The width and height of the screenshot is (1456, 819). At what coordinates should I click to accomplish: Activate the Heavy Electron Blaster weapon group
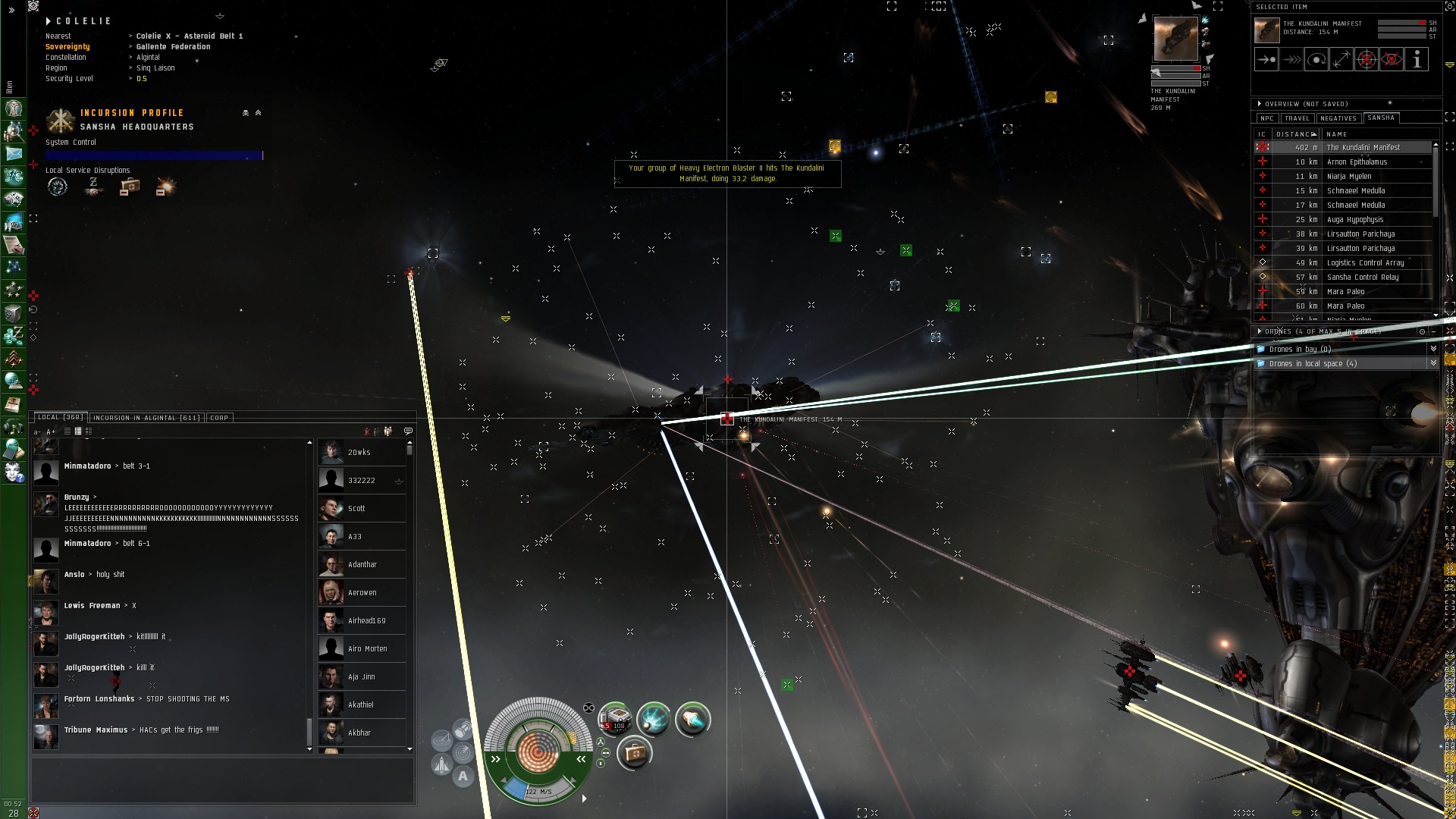616,718
